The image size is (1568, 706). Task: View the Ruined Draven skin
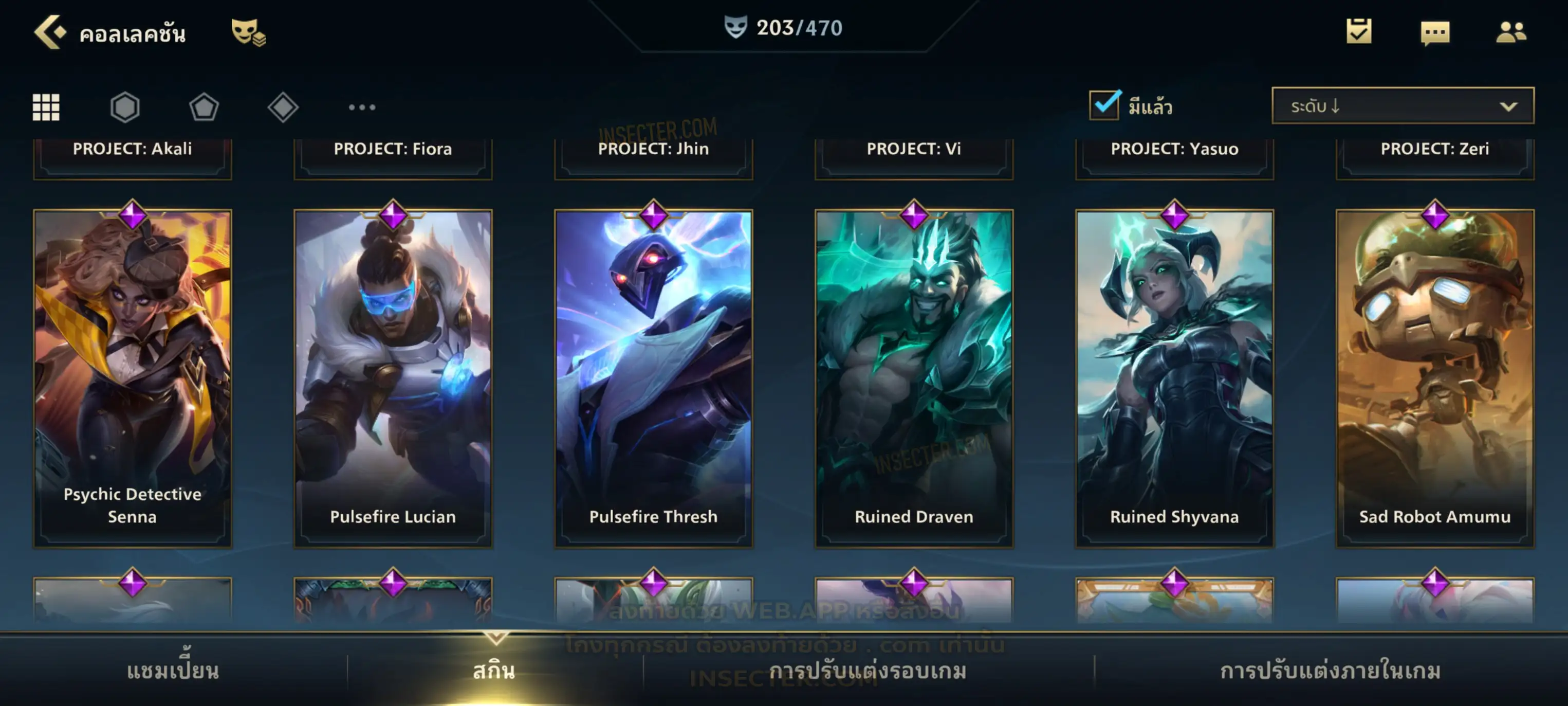click(x=914, y=377)
